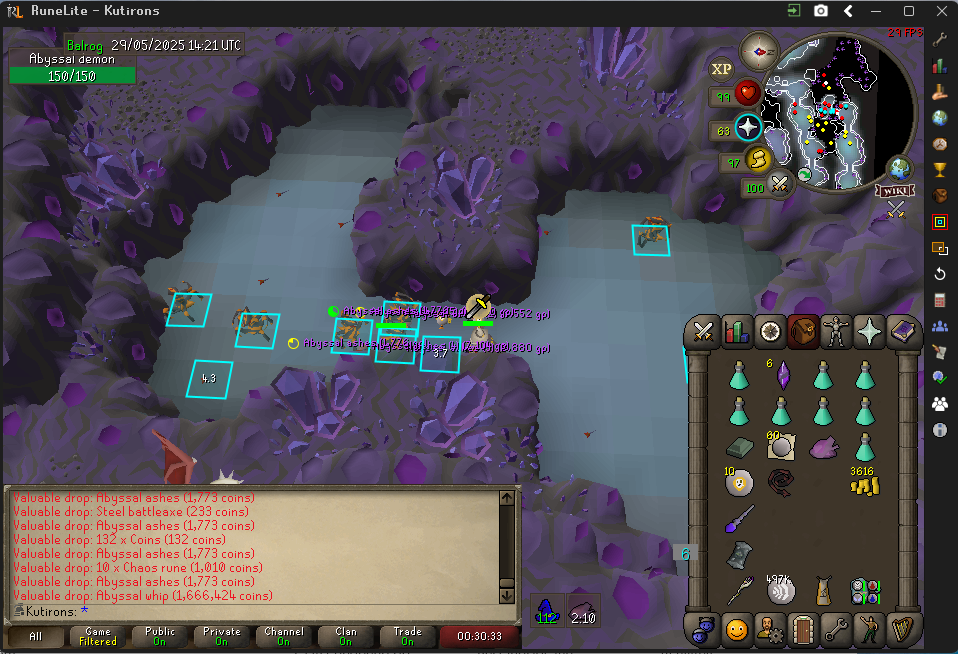Open the Settings wrench tab
The height and width of the screenshot is (654, 958).
[x=836, y=630]
